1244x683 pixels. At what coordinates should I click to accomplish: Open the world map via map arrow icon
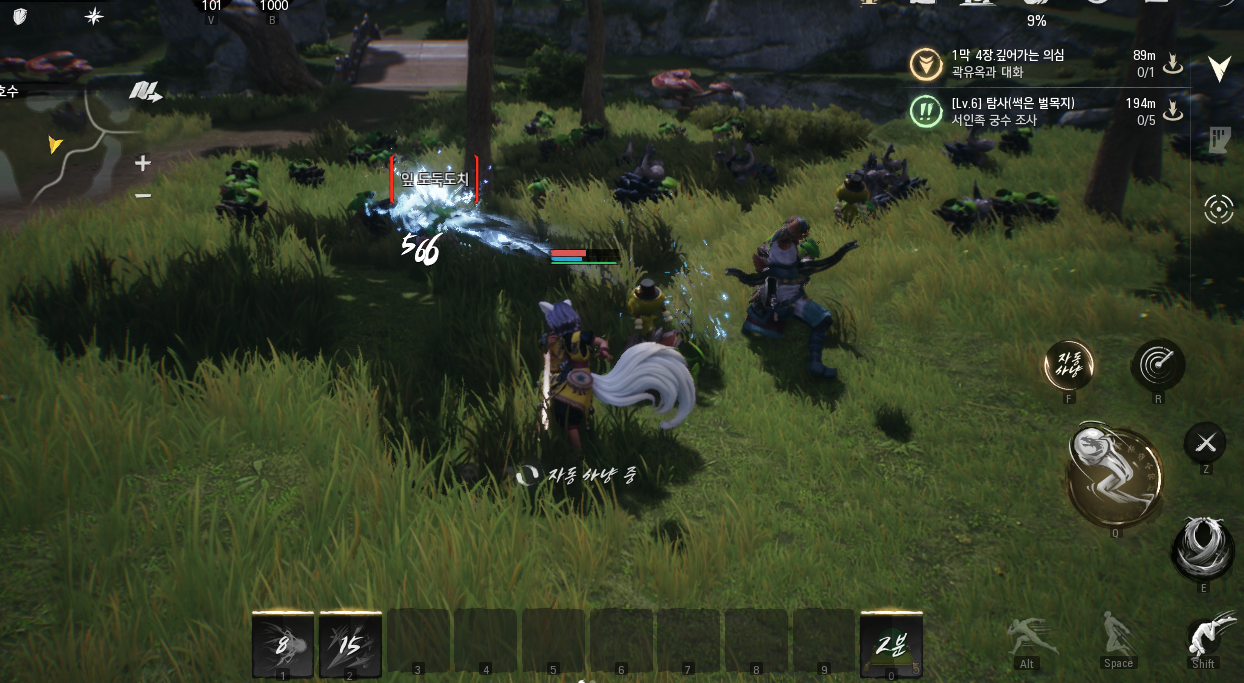(x=145, y=93)
